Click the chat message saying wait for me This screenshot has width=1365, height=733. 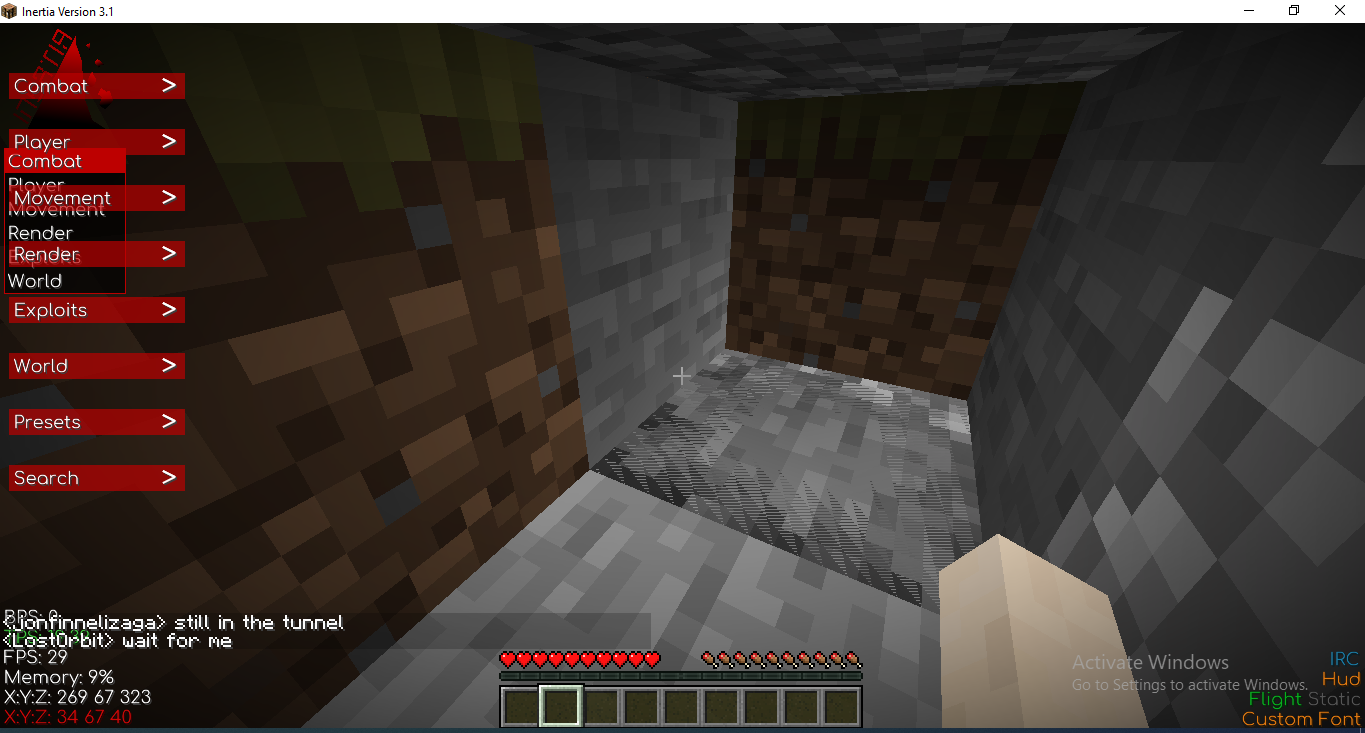(x=117, y=641)
